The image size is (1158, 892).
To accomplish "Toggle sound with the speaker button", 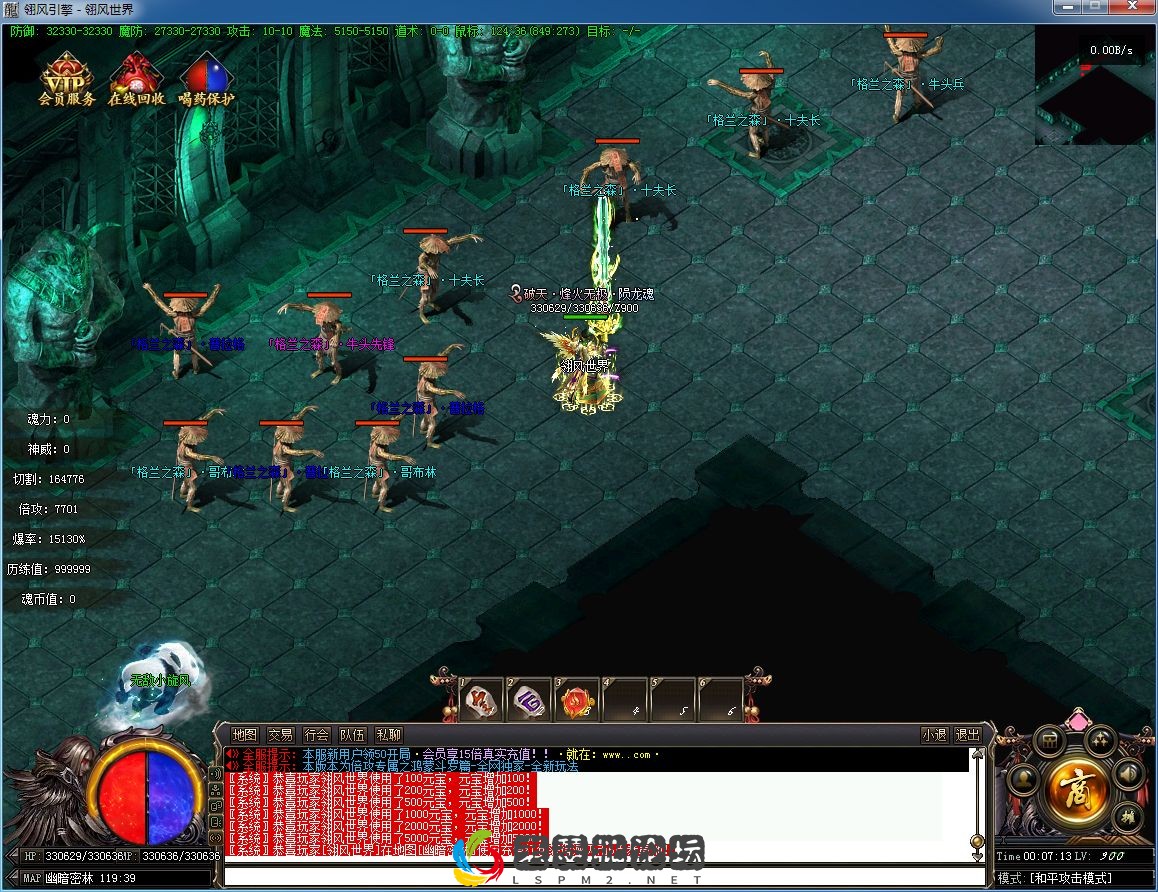I will click(1129, 773).
